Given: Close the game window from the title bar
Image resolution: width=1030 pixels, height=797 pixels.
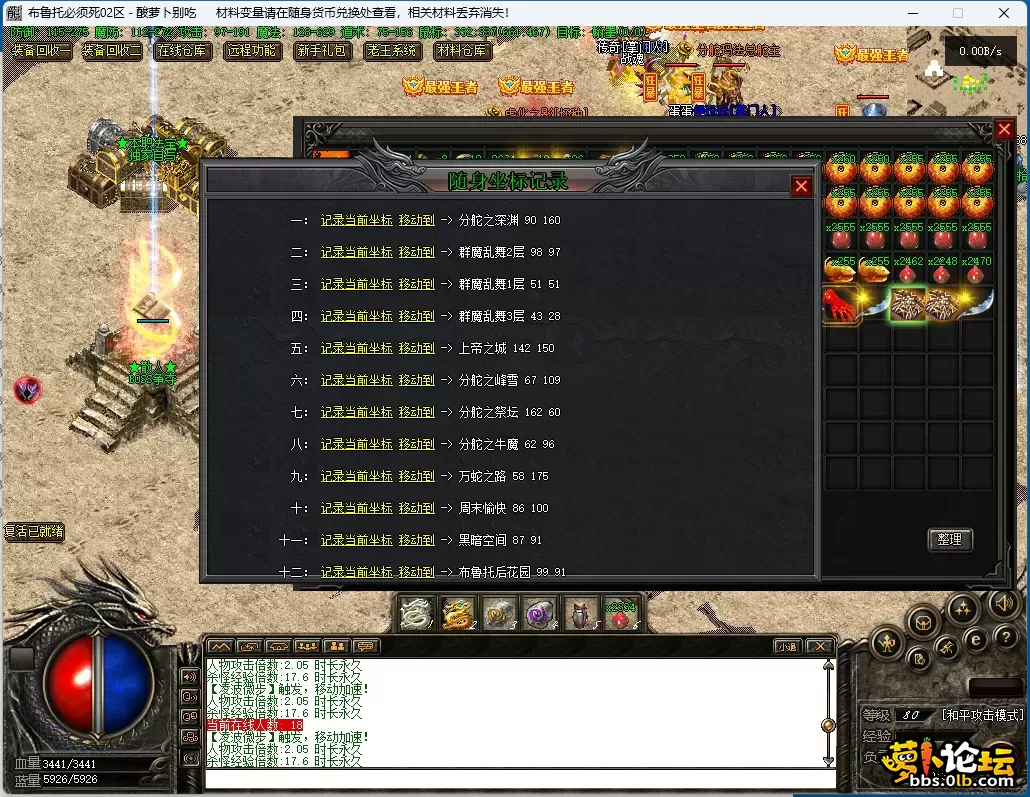Looking at the screenshot, I should (1003, 13).
